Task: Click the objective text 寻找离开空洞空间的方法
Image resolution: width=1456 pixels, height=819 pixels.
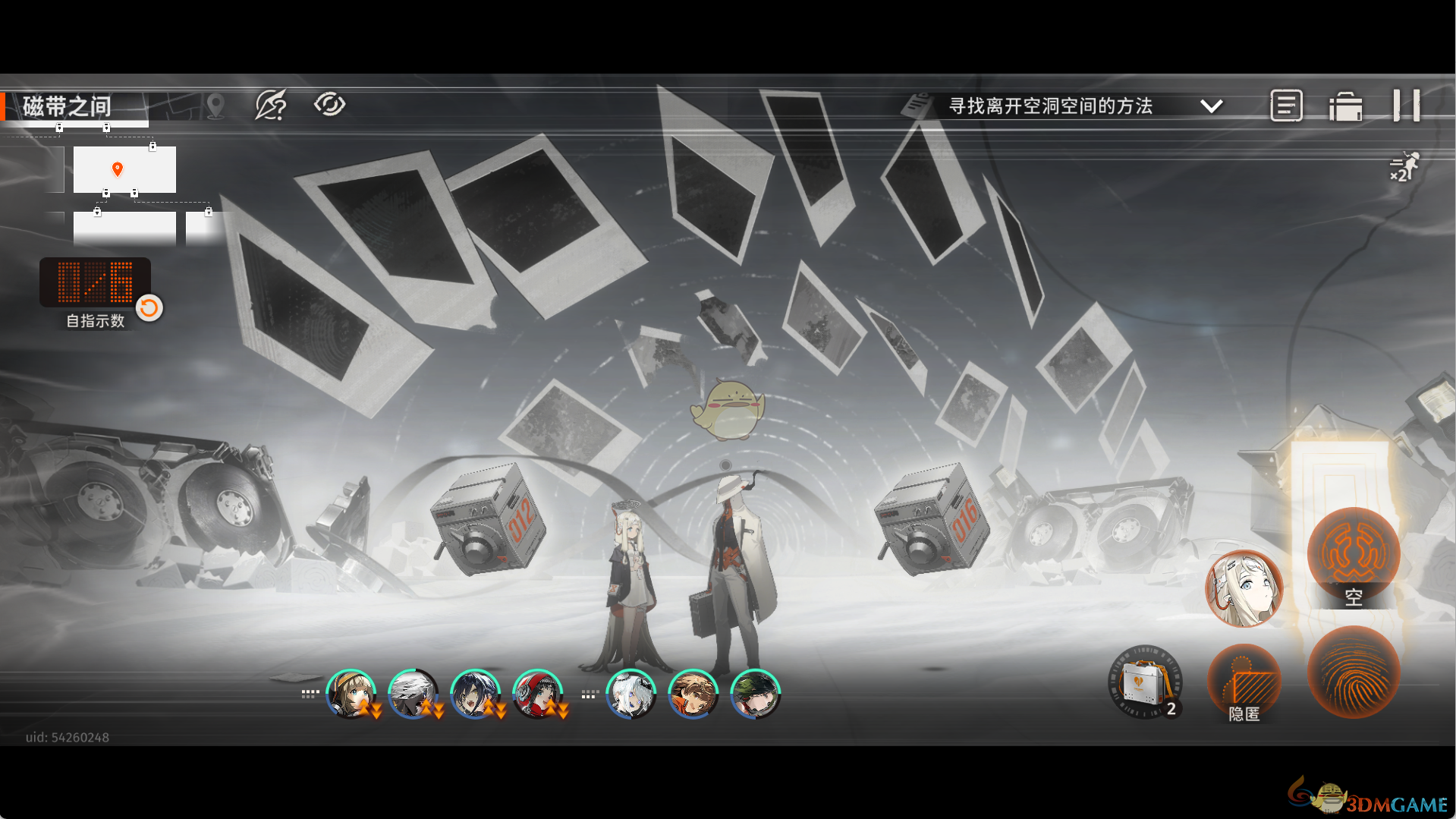Action: (x=1050, y=106)
